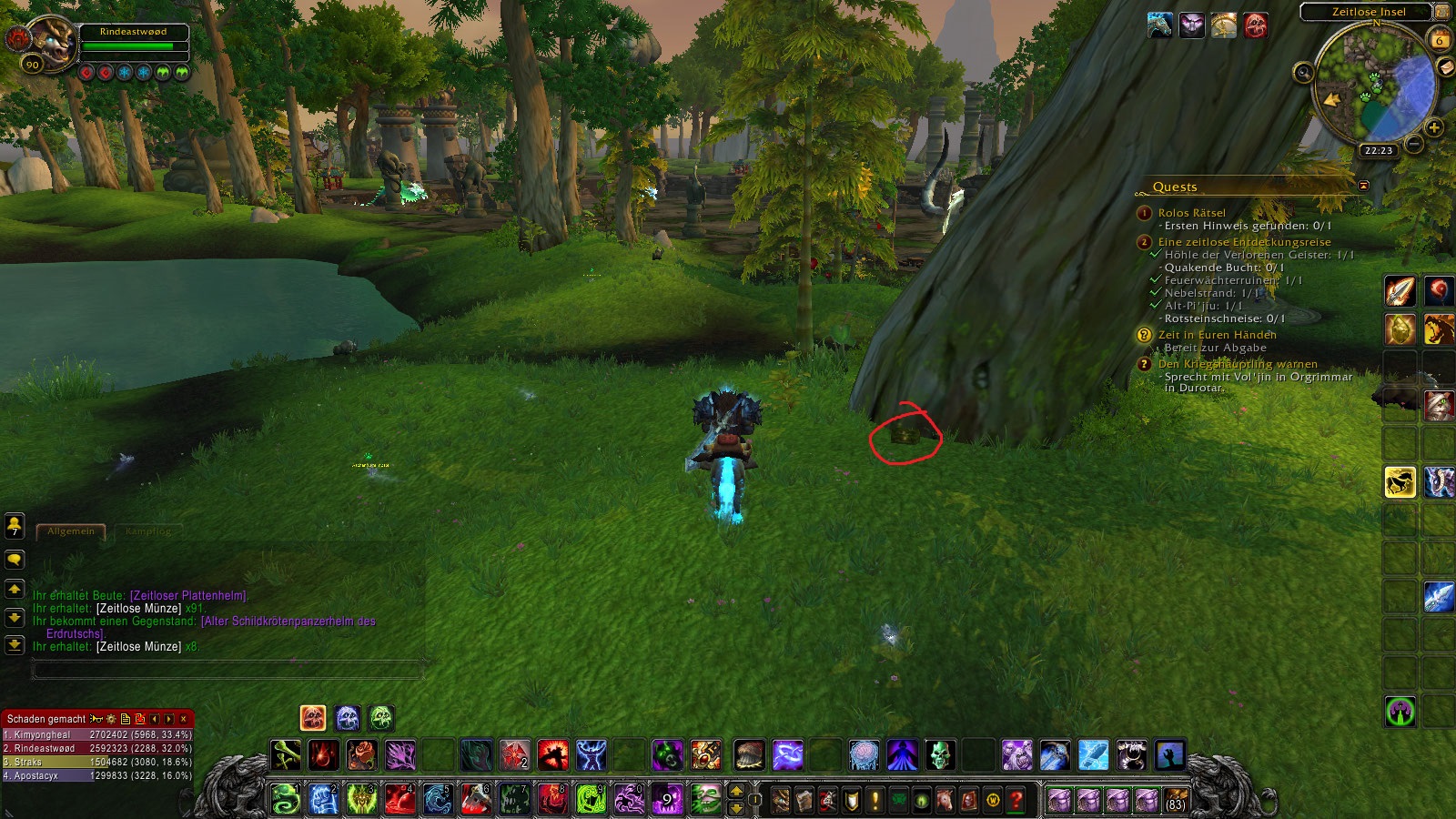Toggle the minimap tracking magnifier button
Image resolution: width=1456 pixels, height=819 pixels.
[1303, 72]
